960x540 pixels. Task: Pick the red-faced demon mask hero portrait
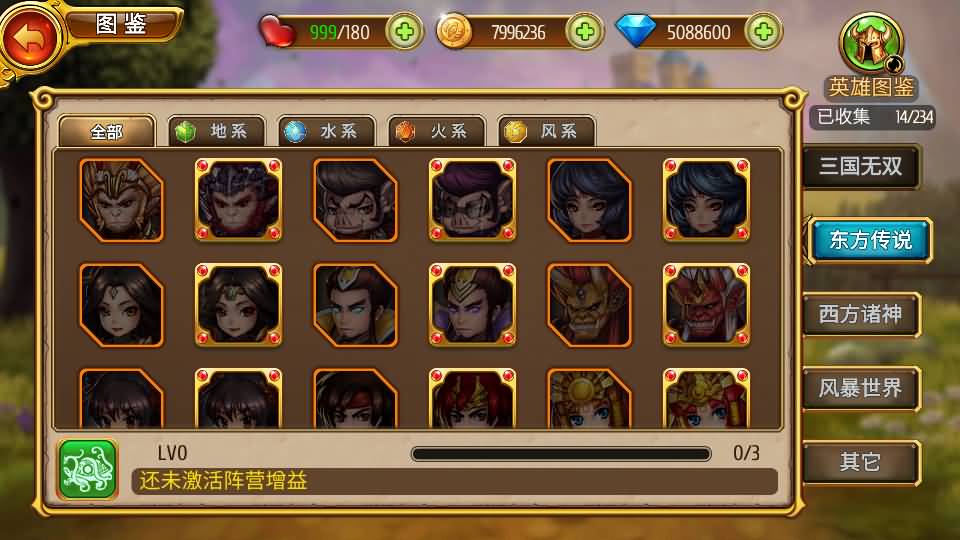tap(706, 305)
